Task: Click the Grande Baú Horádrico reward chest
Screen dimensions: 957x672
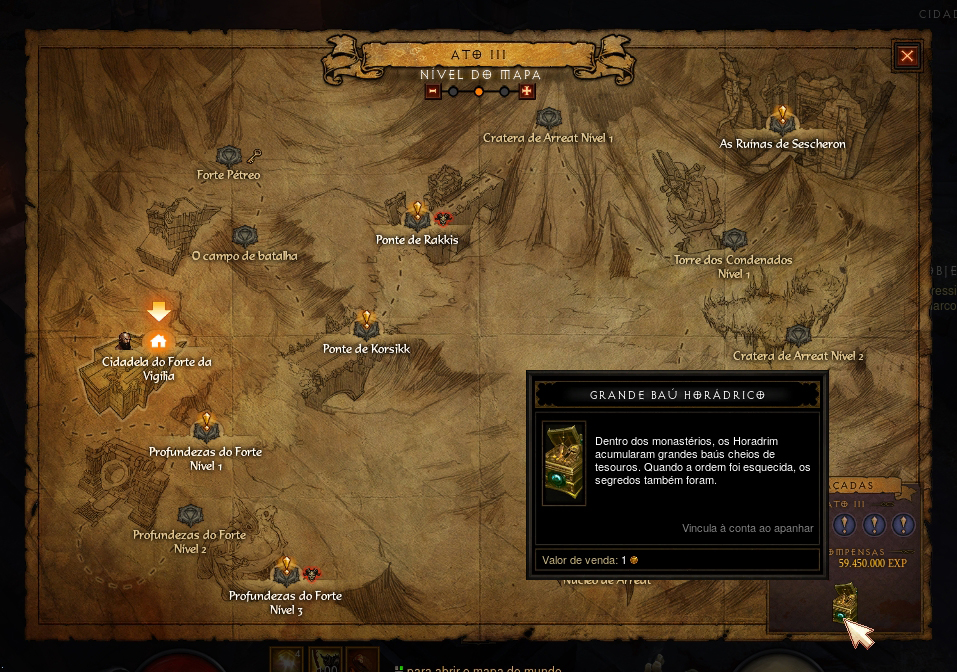Action: (843, 602)
